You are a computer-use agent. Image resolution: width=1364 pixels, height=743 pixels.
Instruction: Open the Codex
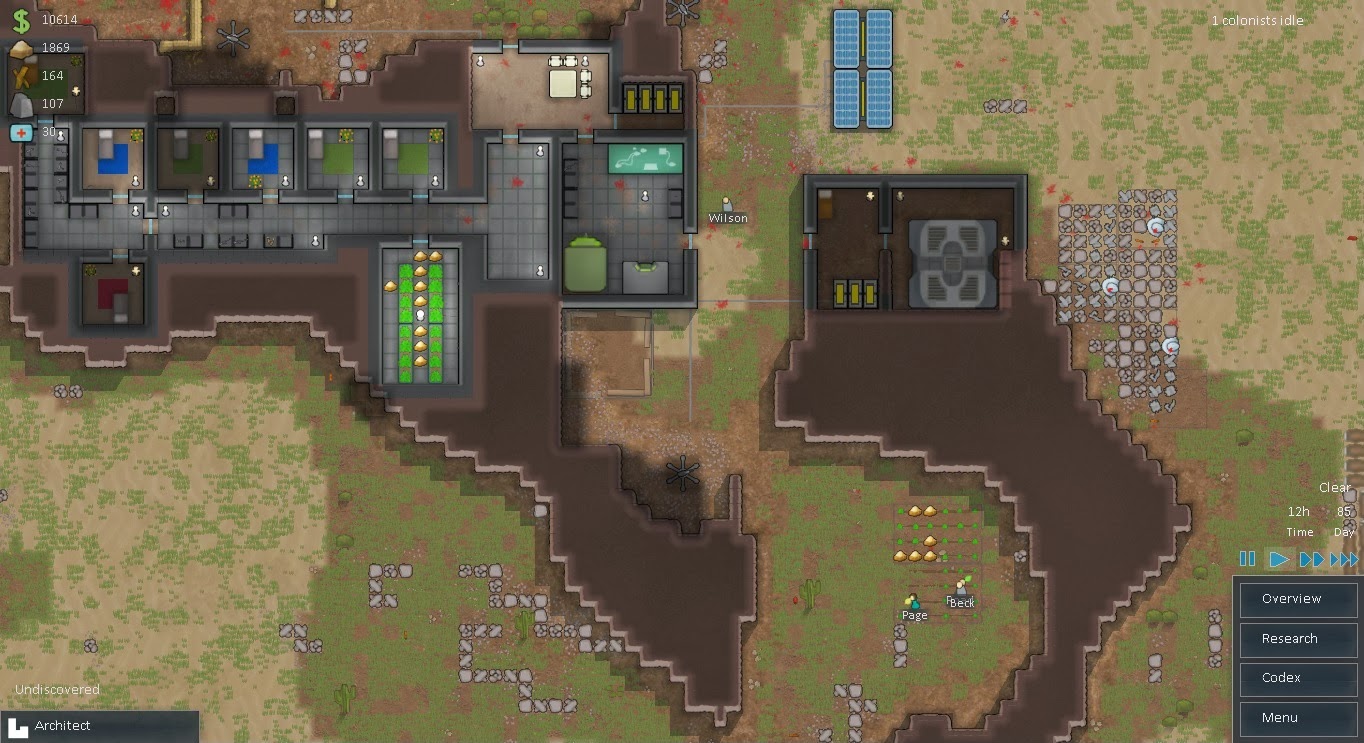point(1297,678)
